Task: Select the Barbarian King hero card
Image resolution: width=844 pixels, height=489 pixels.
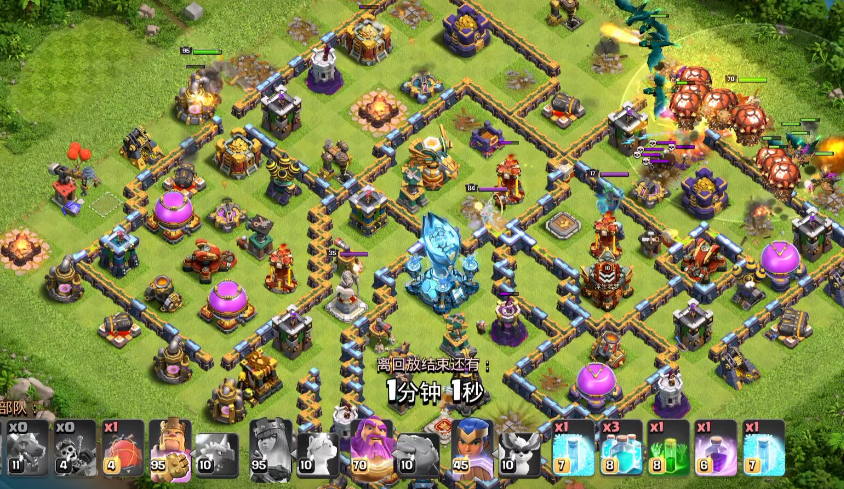Action: point(170,446)
